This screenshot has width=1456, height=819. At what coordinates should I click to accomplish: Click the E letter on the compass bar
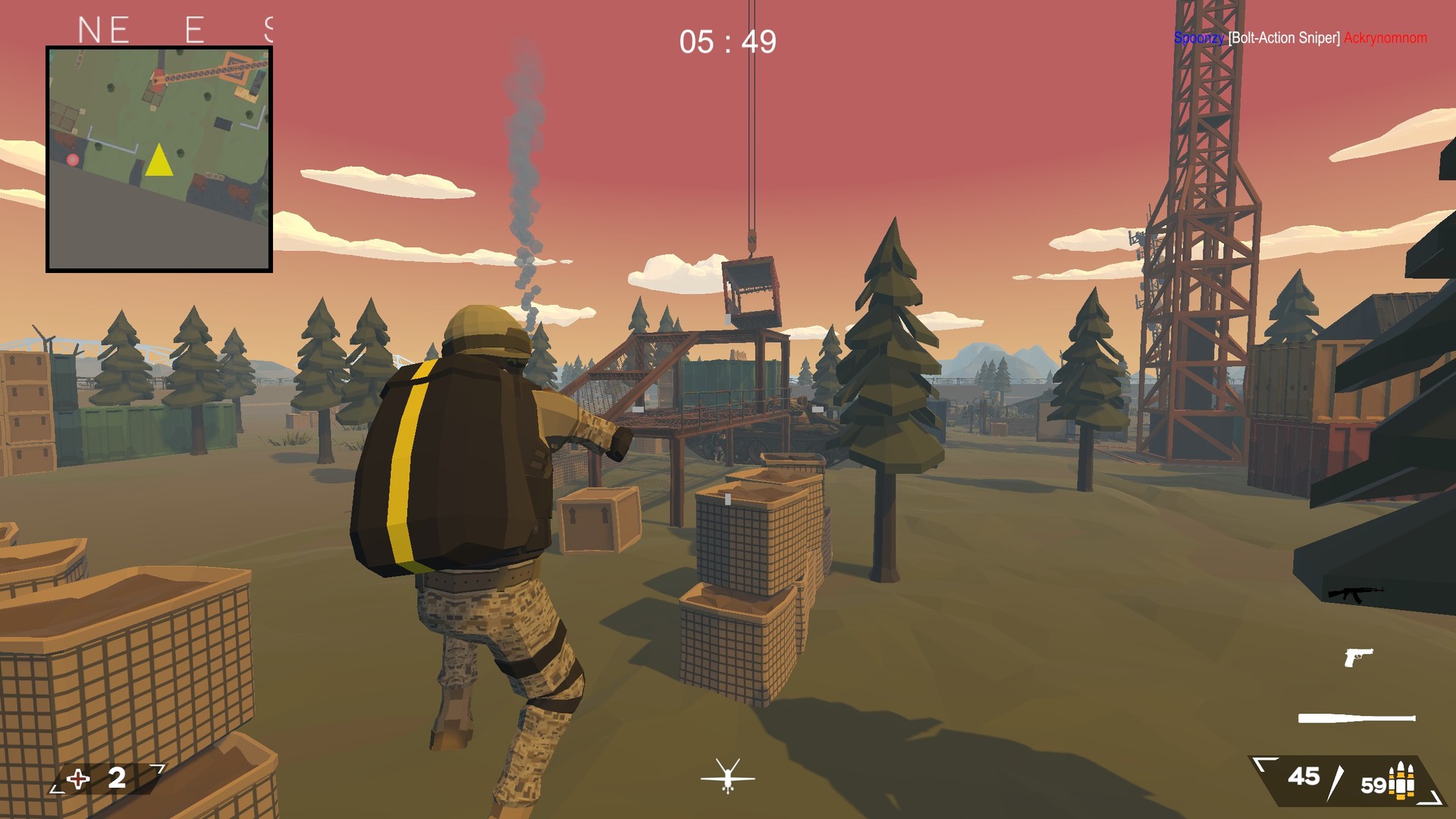coord(193,28)
